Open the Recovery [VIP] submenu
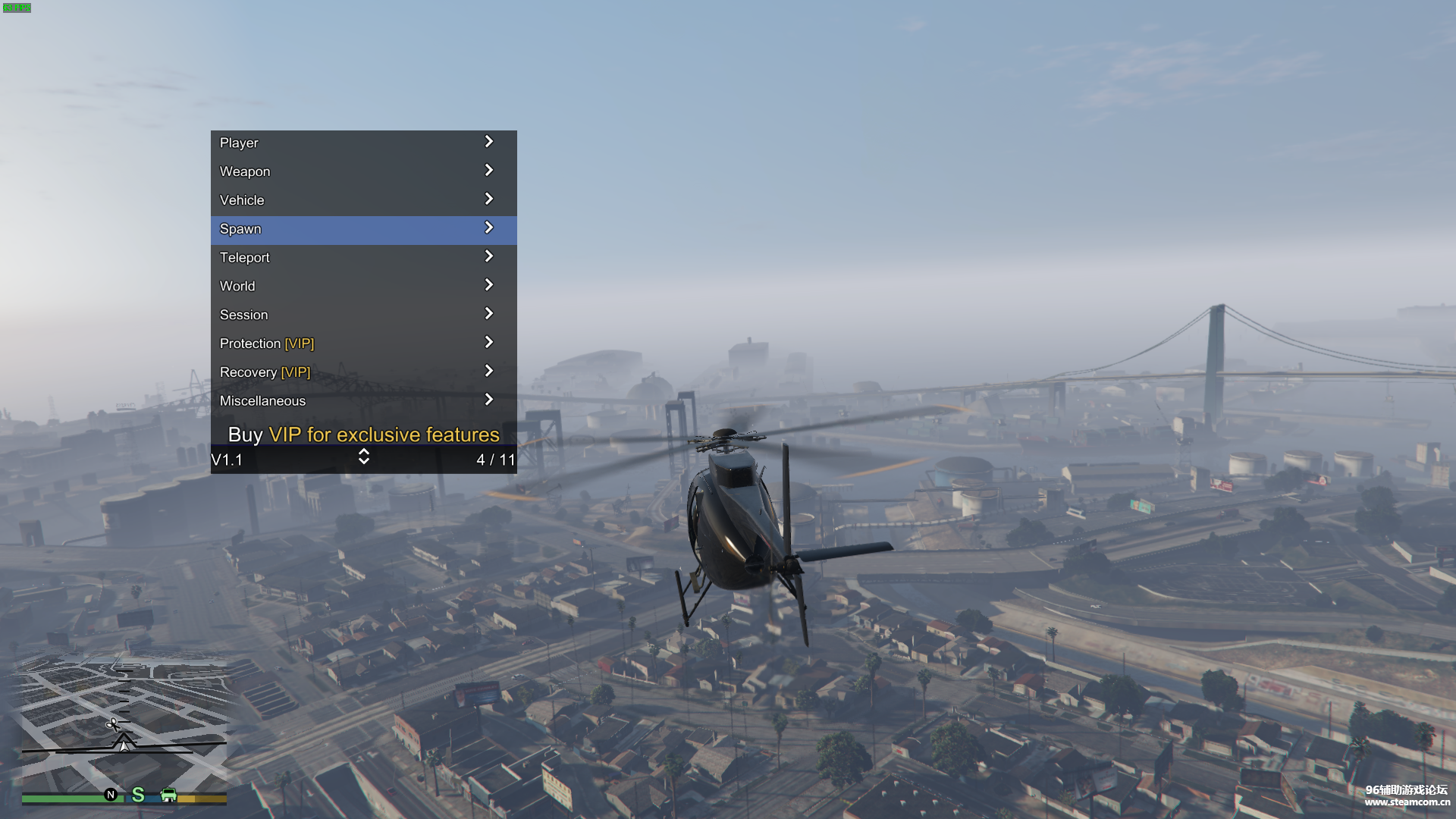Screen dimensions: 1456x819 coord(363,372)
